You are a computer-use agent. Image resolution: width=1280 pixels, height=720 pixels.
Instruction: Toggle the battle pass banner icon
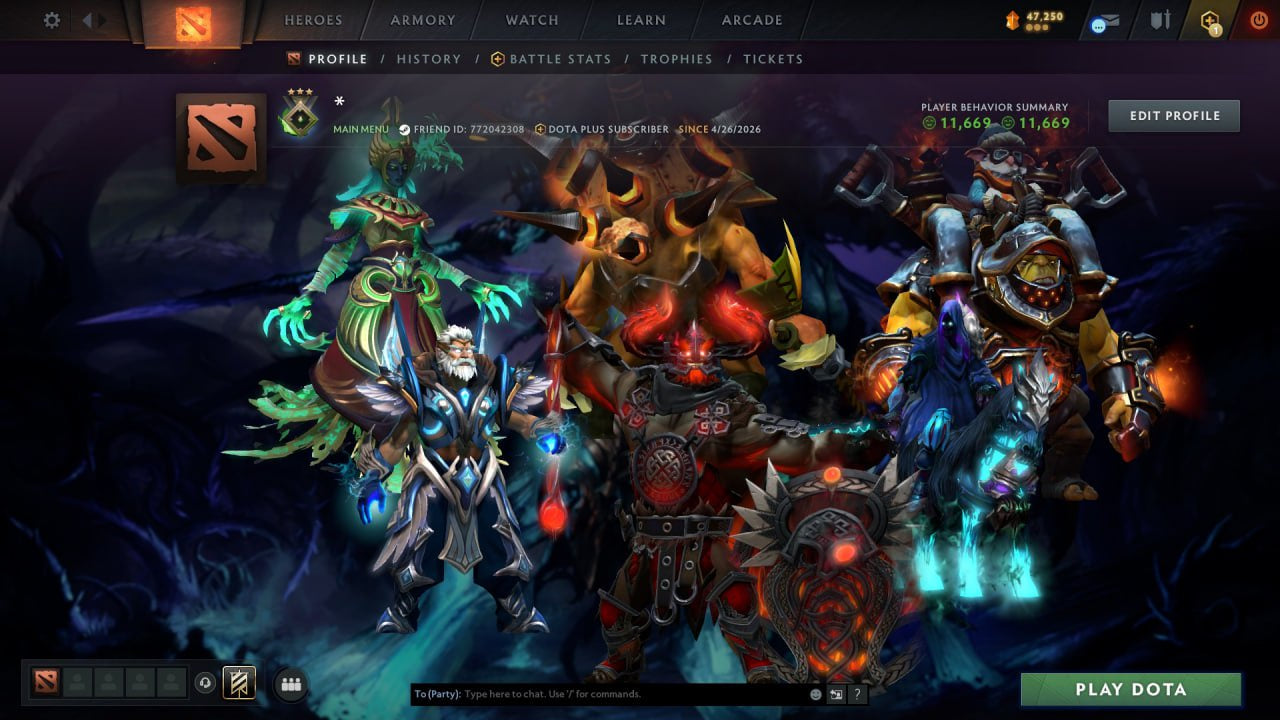click(237, 682)
